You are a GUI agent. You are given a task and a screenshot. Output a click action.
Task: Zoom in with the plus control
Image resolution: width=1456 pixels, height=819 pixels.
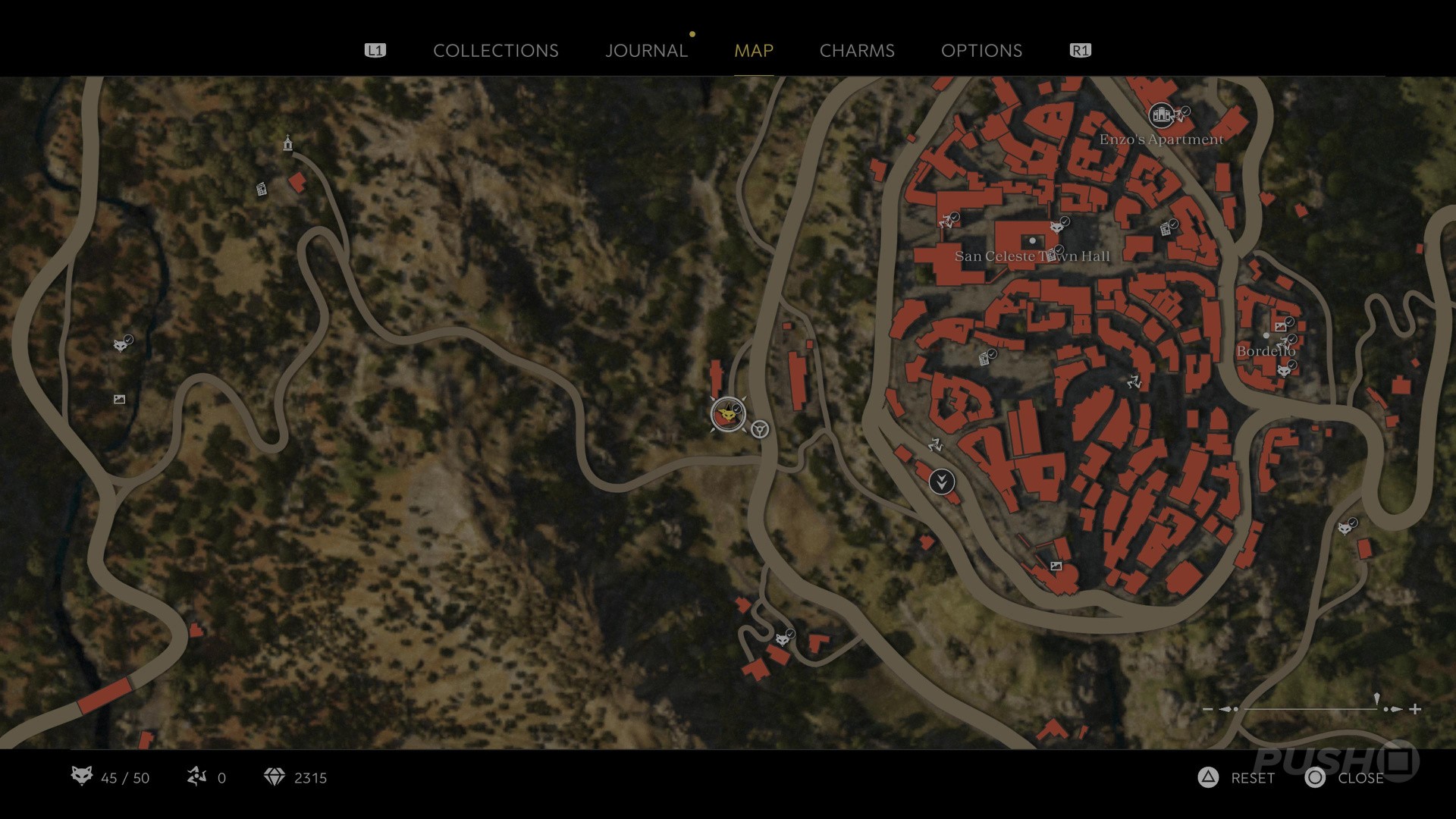click(1415, 709)
